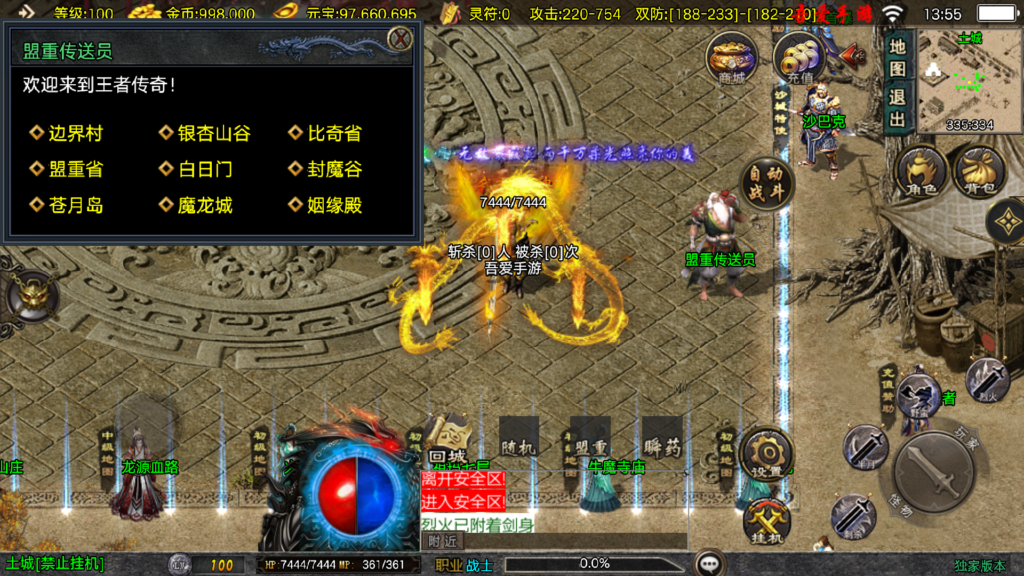Activate 挂机 crossed-swords idle mode
The height and width of the screenshot is (576, 1024).
[767, 520]
